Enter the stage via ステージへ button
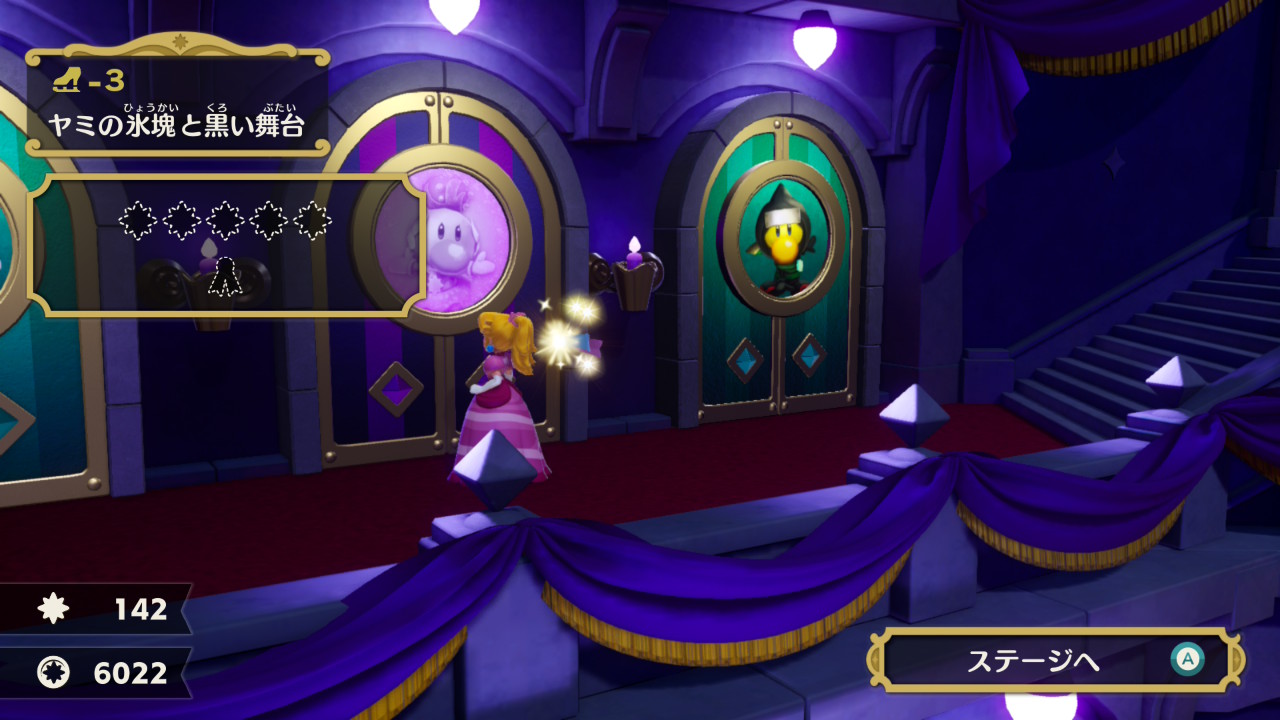Viewport: 1280px width, 720px height. [1055, 661]
